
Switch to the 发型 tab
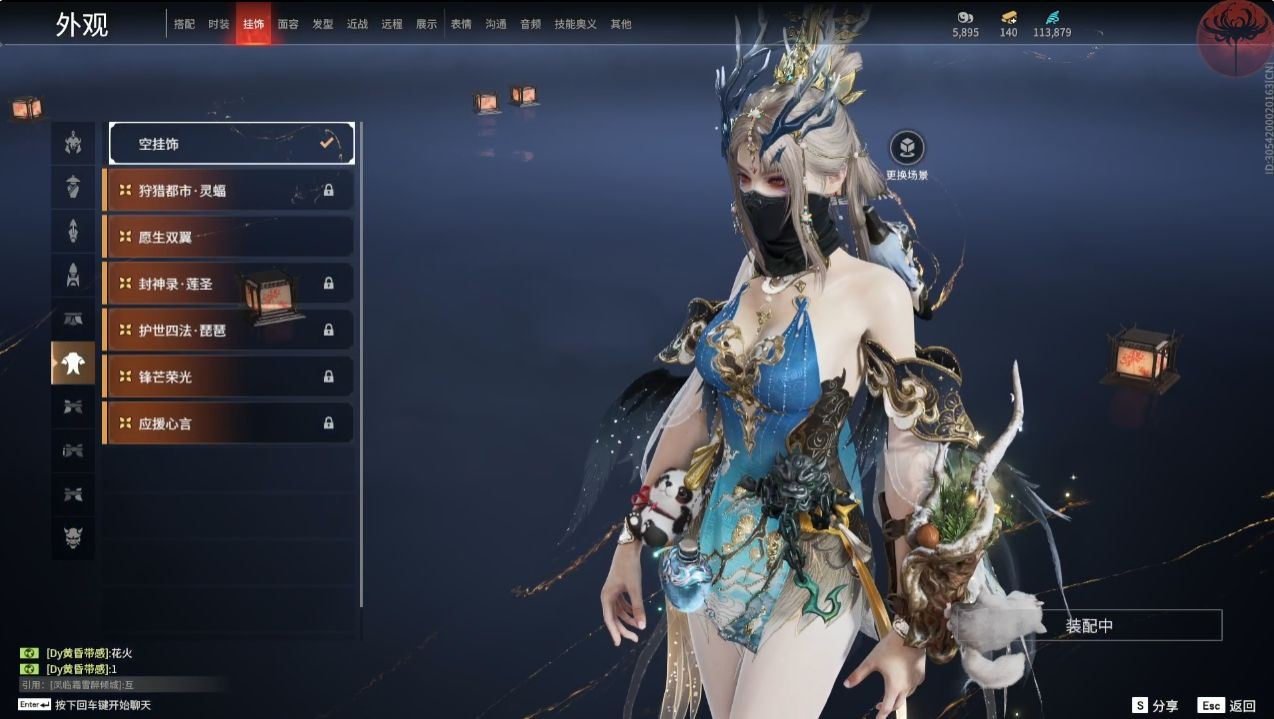[x=323, y=24]
